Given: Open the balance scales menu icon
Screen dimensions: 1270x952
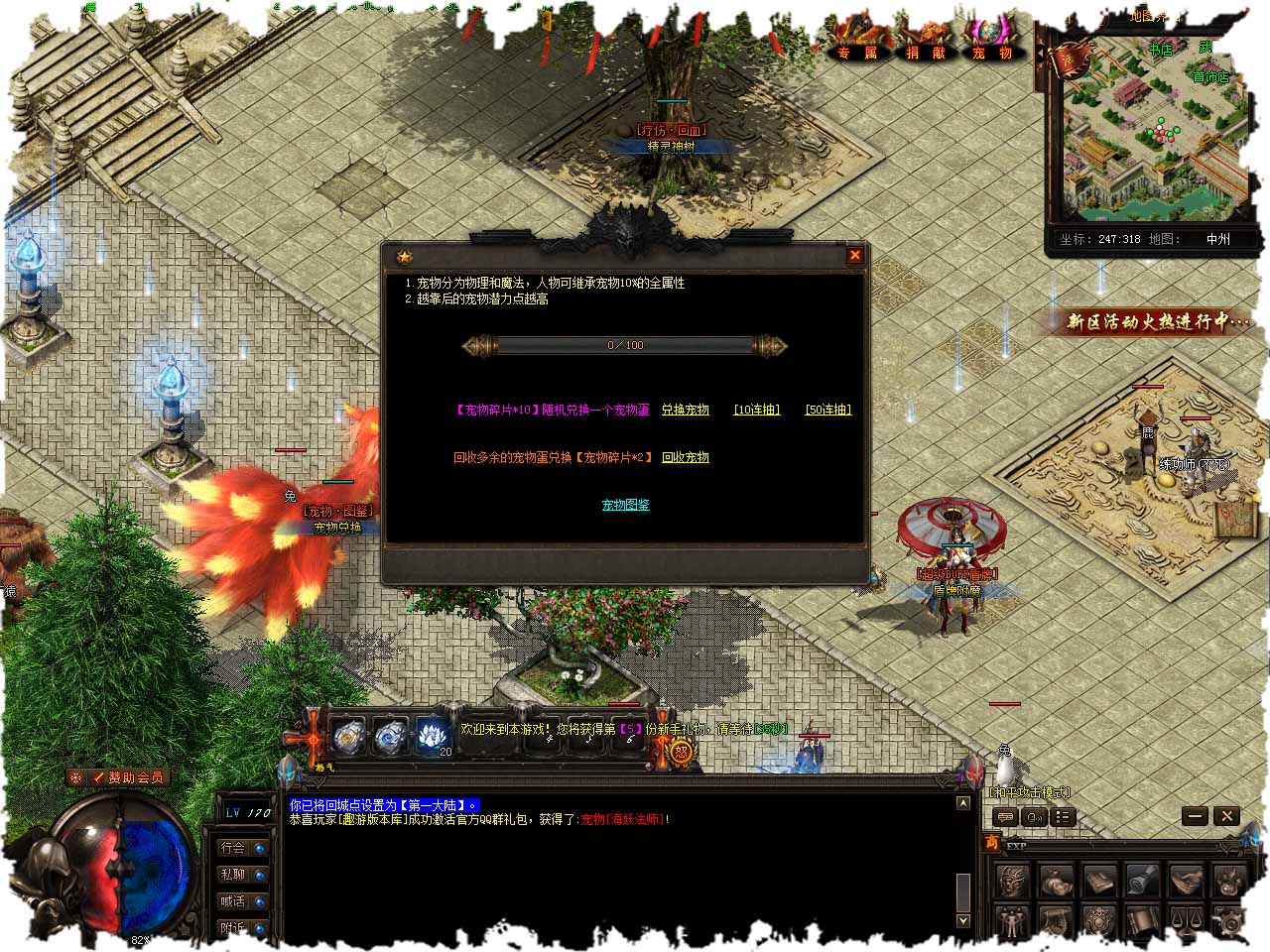Looking at the screenshot, I should [x=1185, y=921].
